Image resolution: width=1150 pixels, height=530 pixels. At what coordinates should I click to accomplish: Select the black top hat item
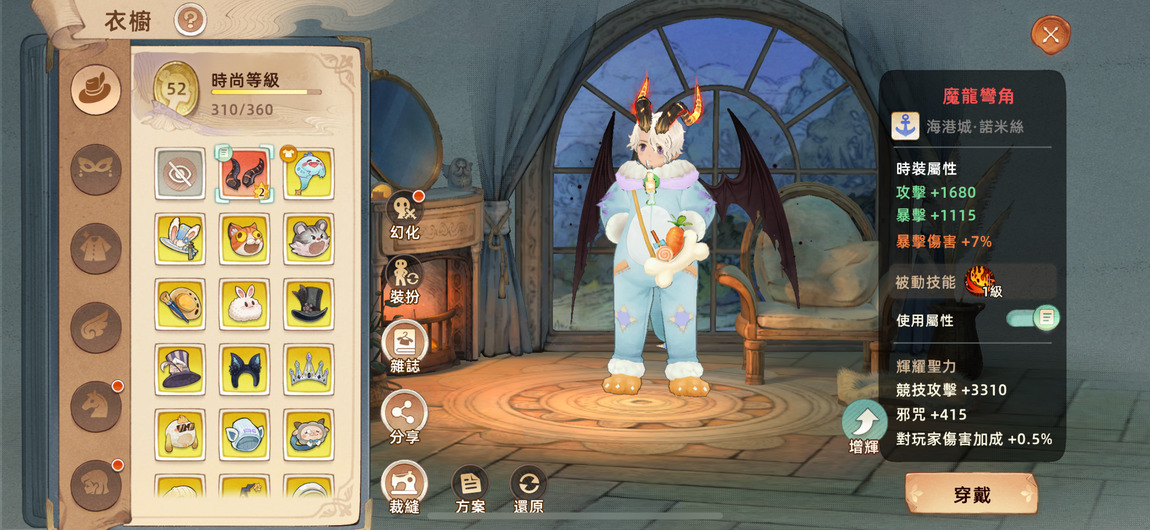308,303
